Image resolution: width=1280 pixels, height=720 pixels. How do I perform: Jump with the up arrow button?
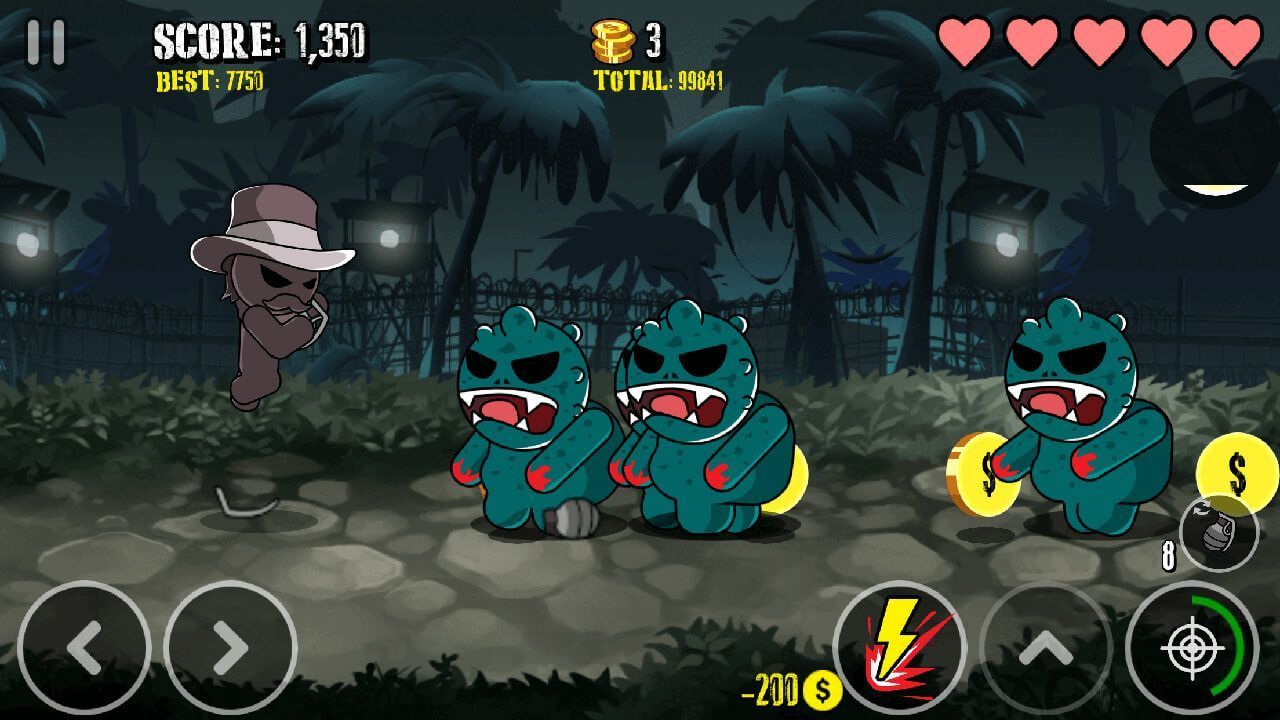click(1045, 647)
